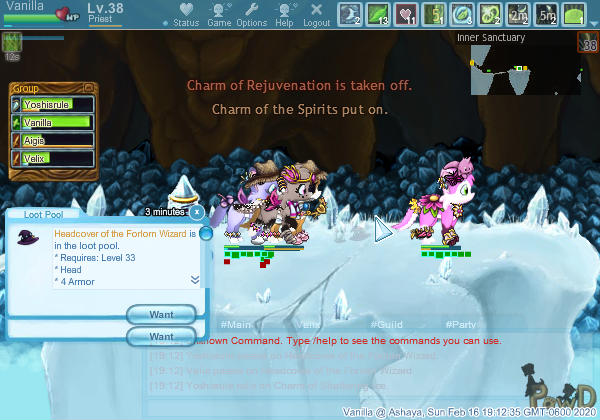
Task: Open the Help menu
Action: (285, 15)
